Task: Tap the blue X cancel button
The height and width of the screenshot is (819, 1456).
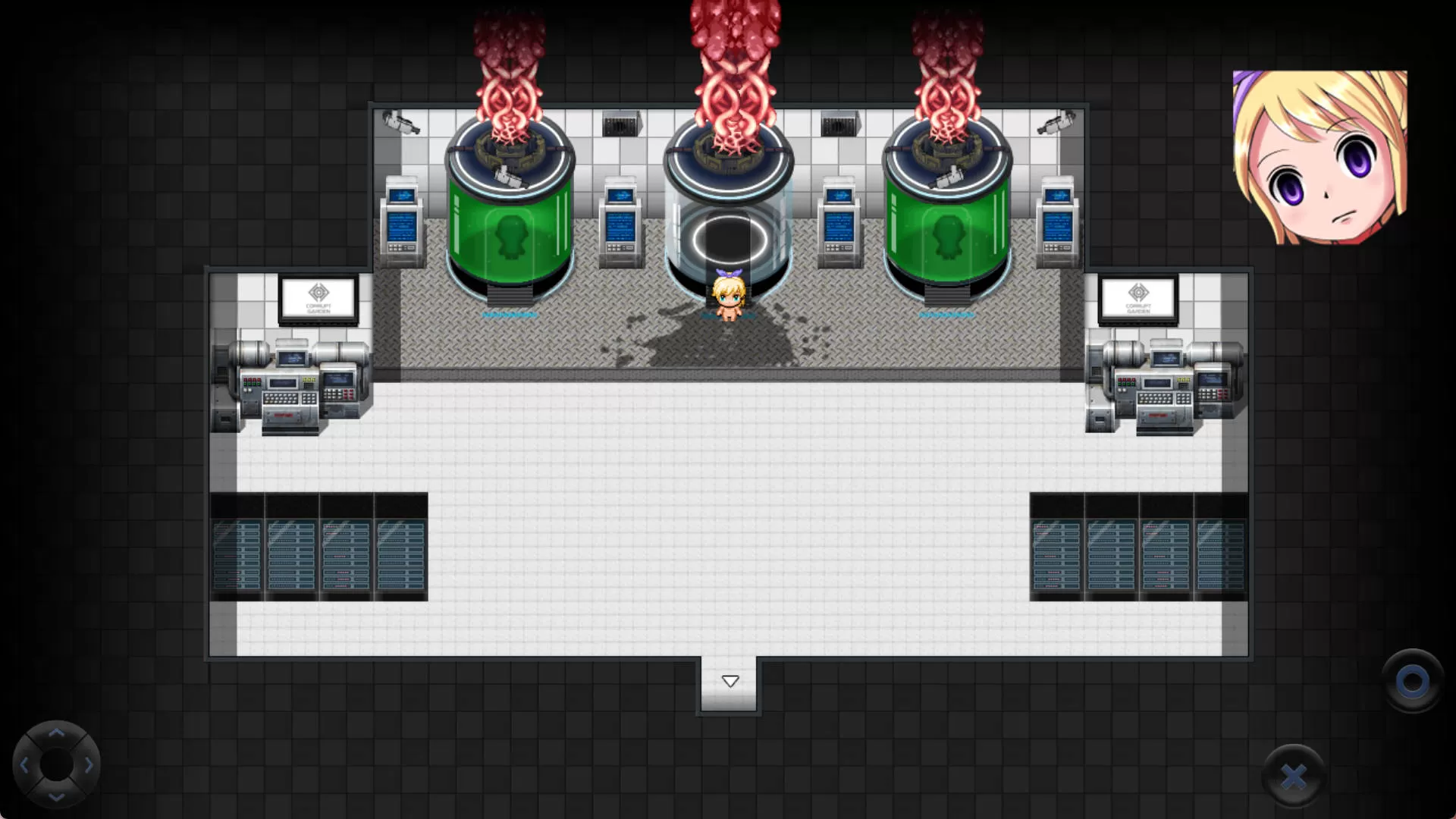Action: coord(1294,776)
